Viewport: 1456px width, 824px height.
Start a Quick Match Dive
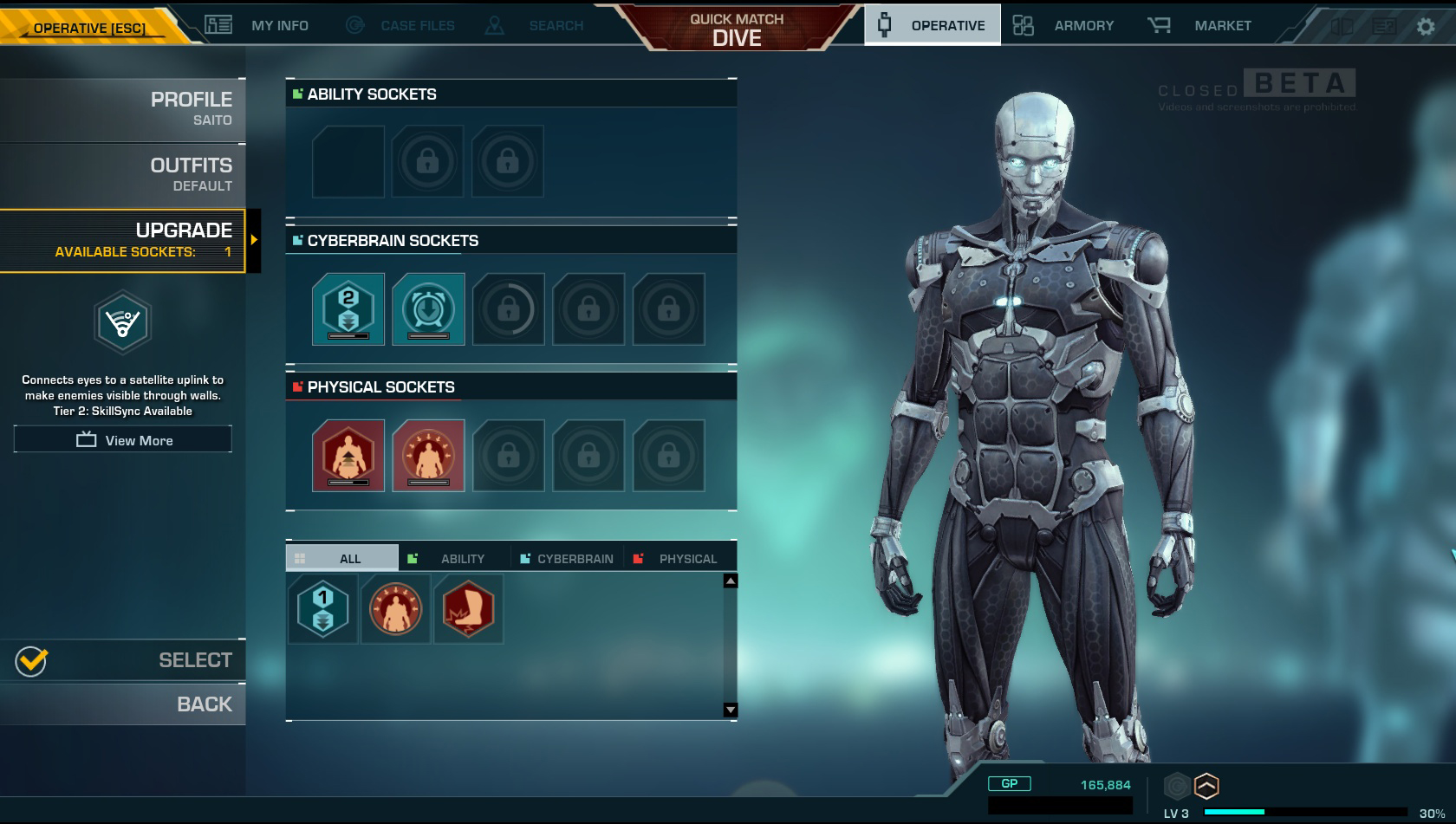737,29
